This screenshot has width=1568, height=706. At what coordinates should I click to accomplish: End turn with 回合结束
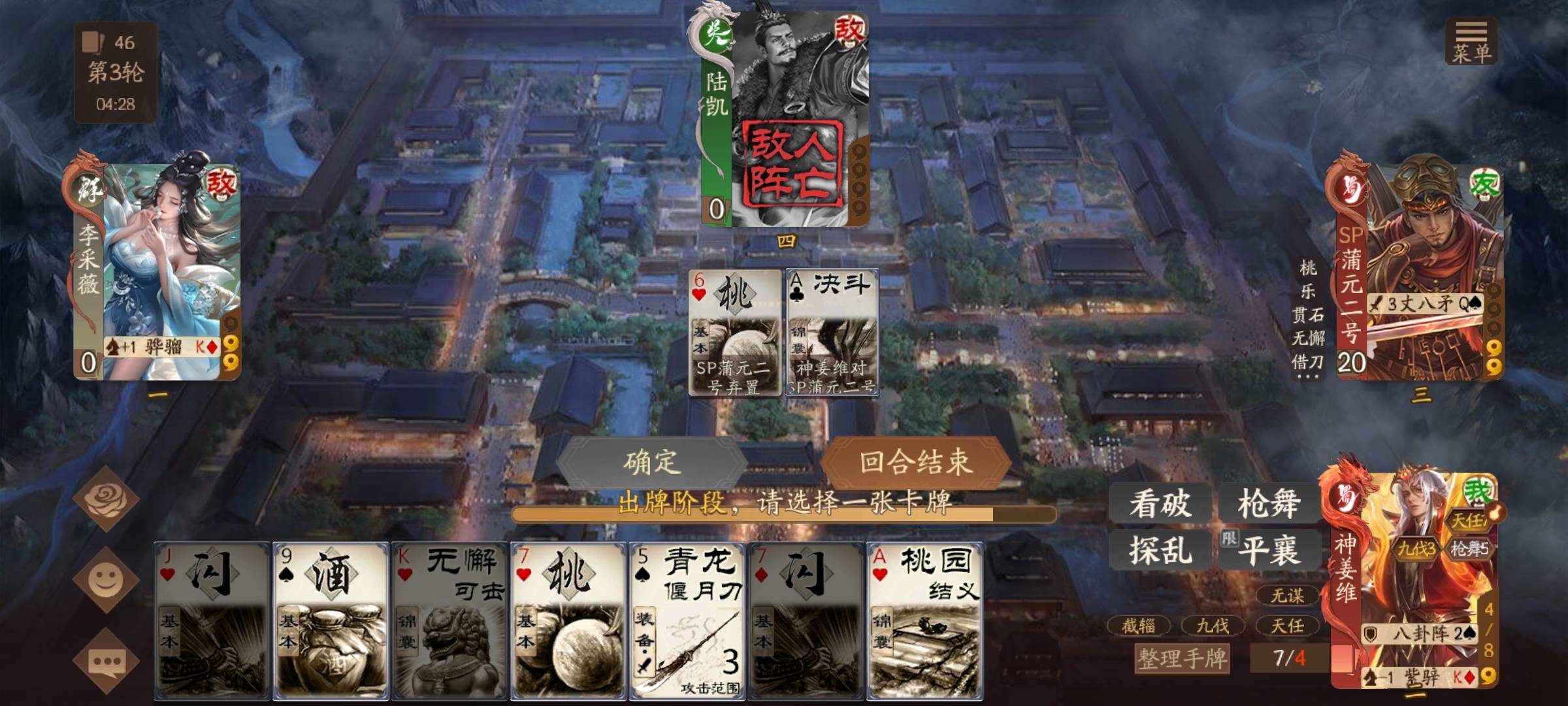915,462
